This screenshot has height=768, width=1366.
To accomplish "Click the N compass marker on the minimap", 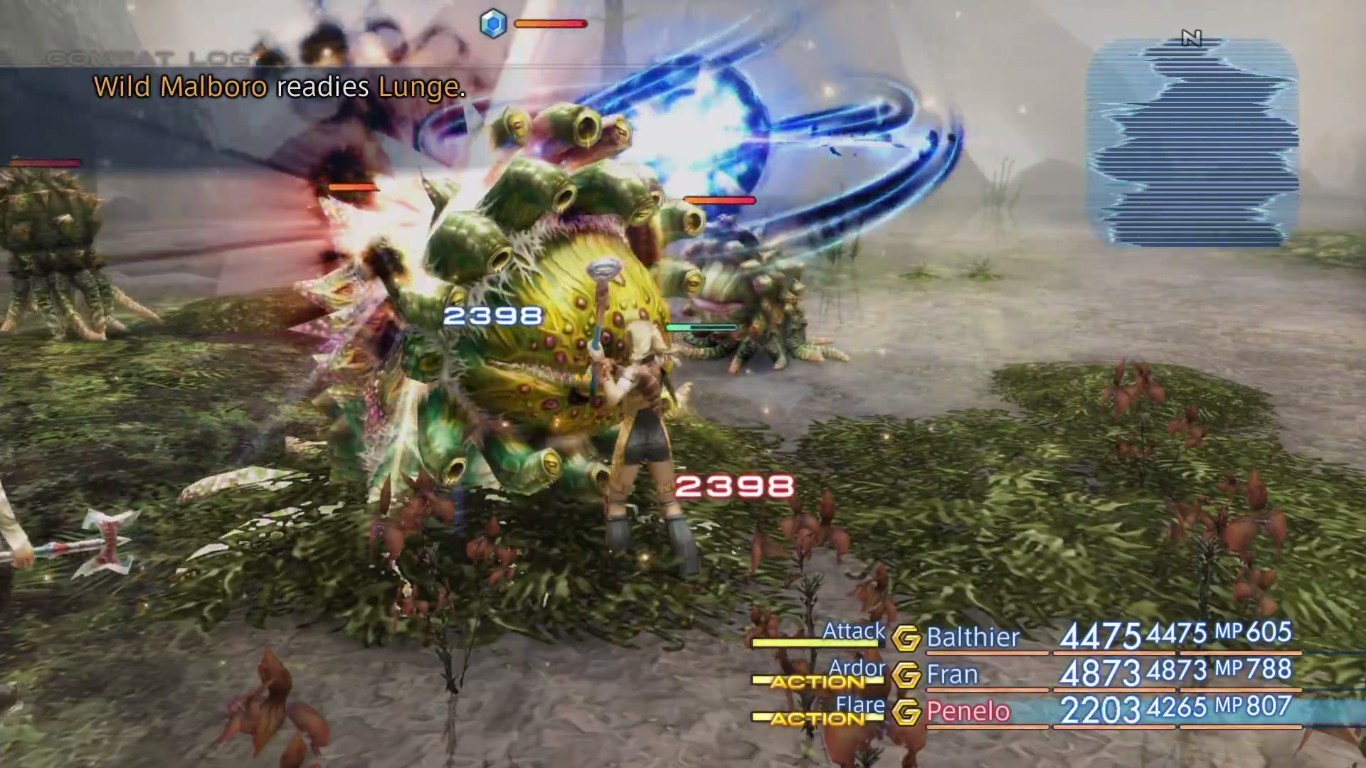I will (1188, 35).
